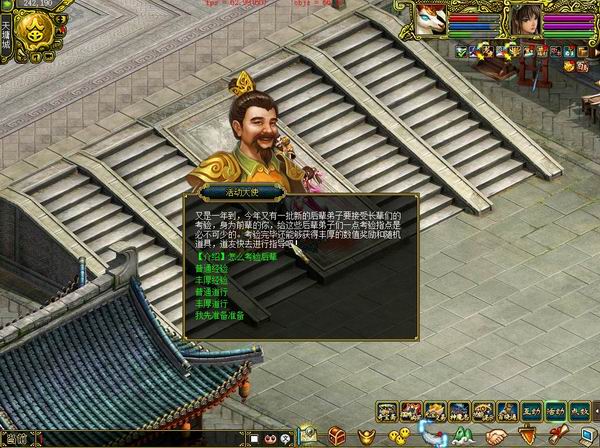Select the green checkmark status icon
Image resolution: width=600 pixels, height=448 pixels.
coord(461,50)
